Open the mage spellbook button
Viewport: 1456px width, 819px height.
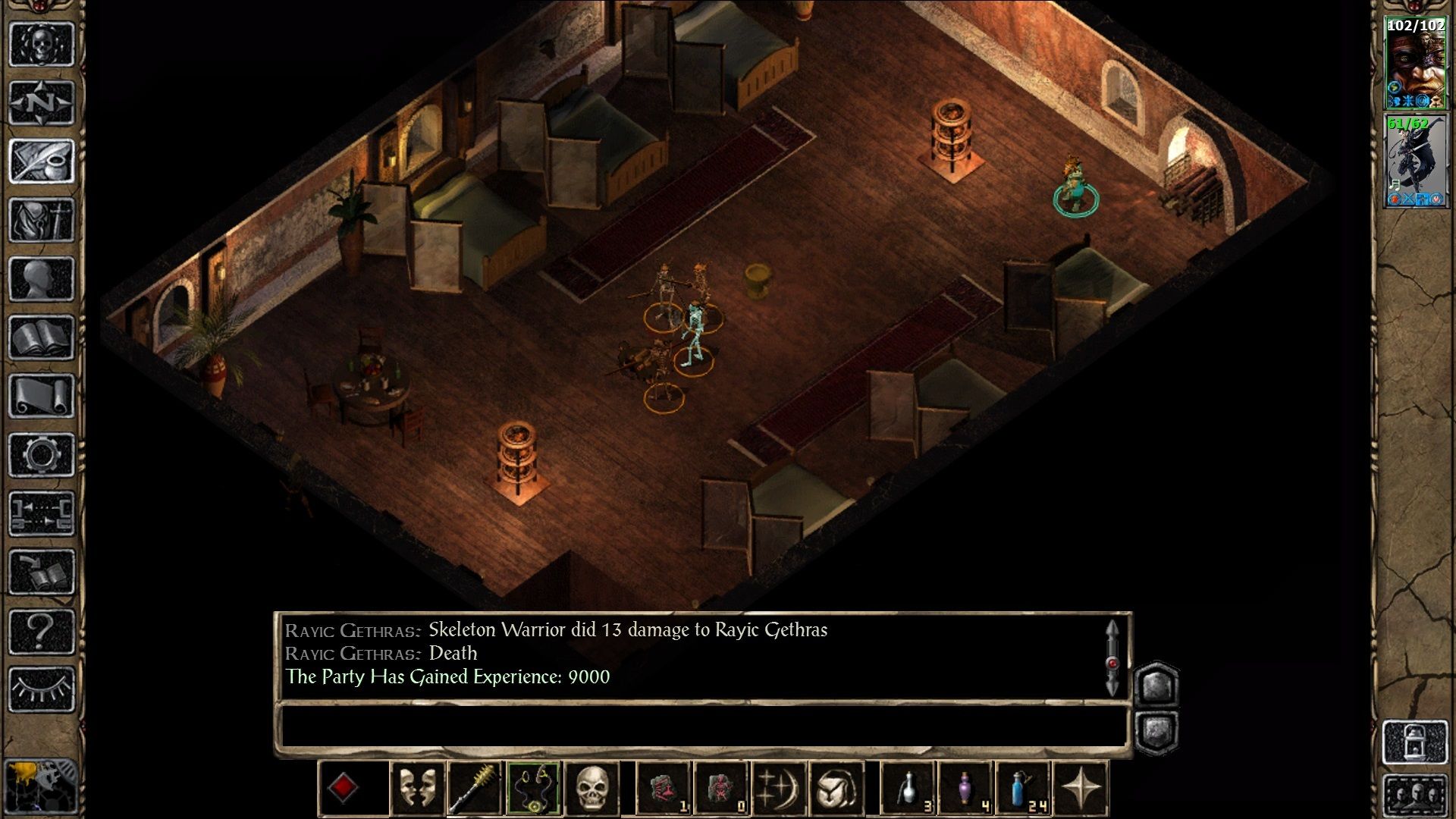pos(42,337)
